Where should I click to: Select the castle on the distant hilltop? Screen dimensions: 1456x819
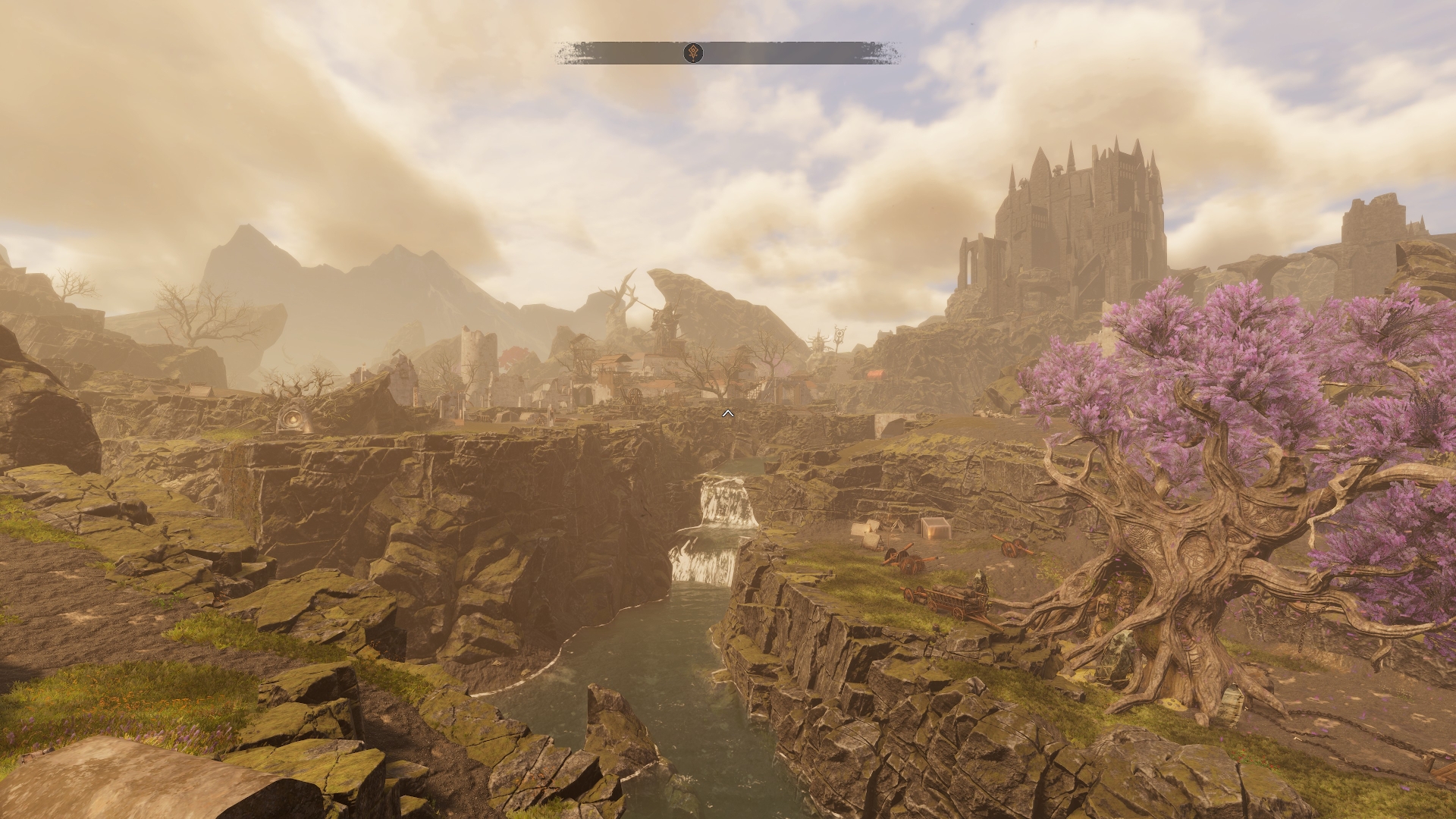pyautogui.click(x=1084, y=212)
